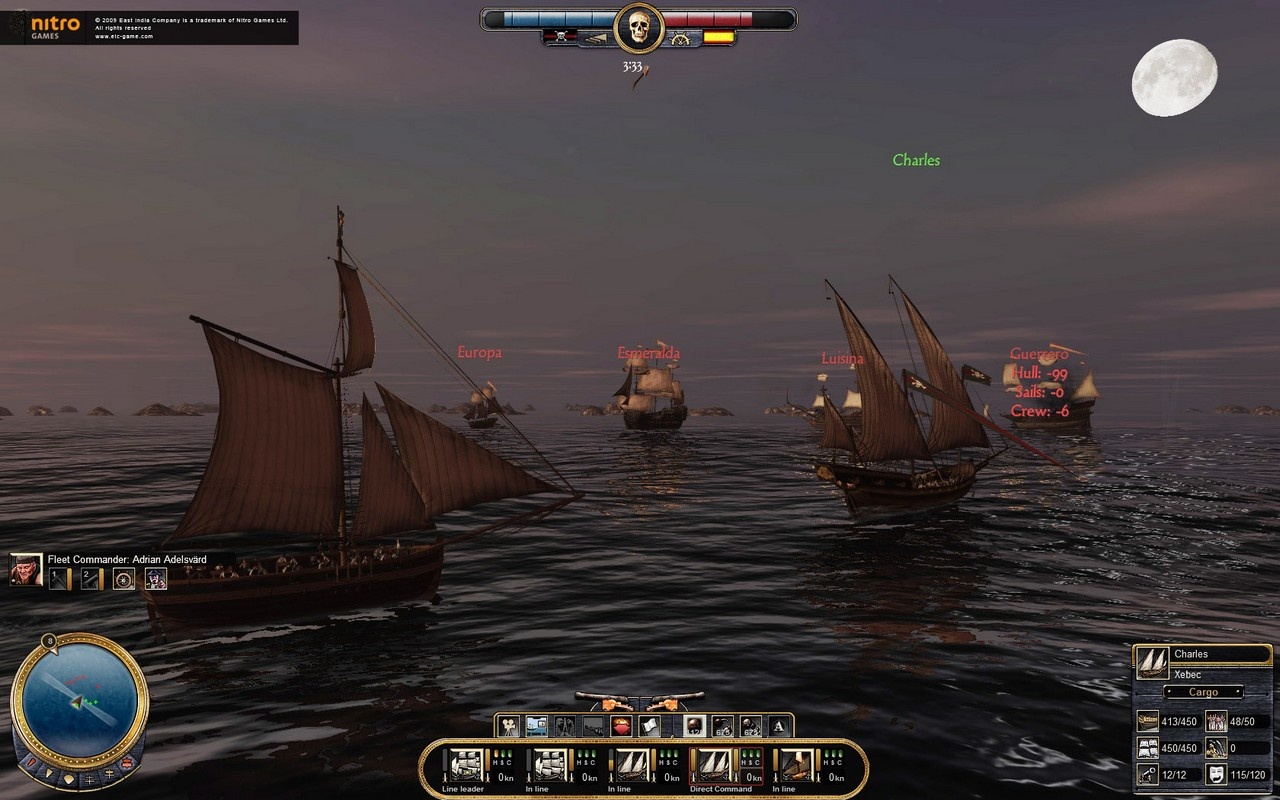Click the left arrow on the Cargo selector
1280x800 pixels.
(x=1169, y=691)
